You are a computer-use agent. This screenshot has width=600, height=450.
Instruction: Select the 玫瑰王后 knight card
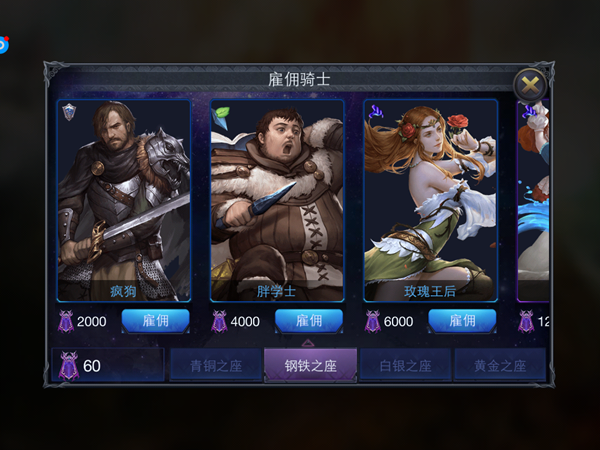430,200
